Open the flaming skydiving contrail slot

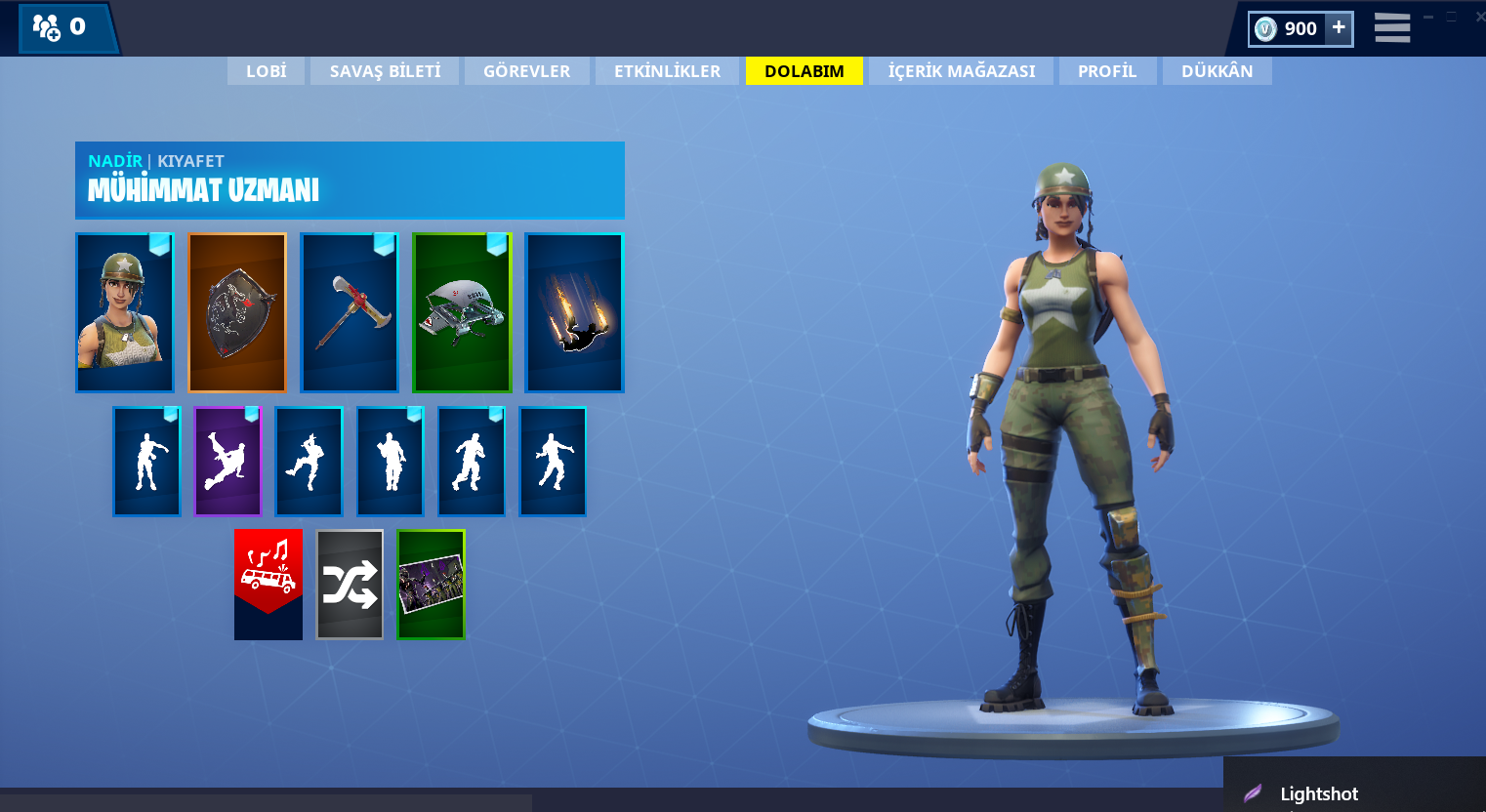[574, 312]
